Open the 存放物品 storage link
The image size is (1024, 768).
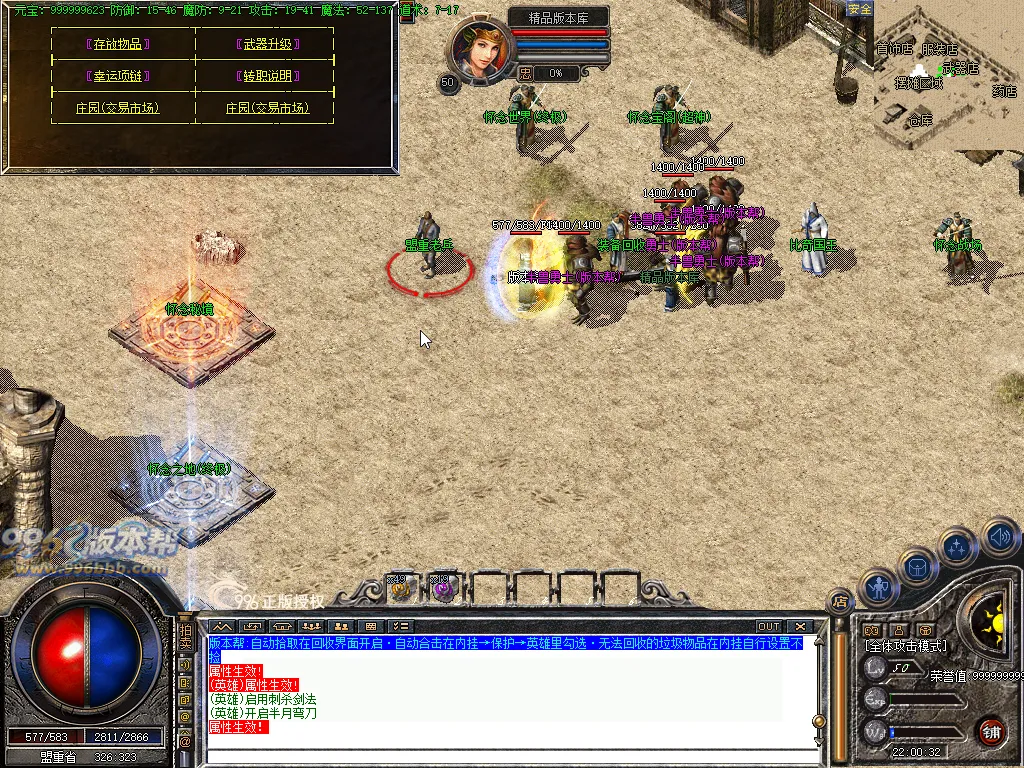(118, 45)
